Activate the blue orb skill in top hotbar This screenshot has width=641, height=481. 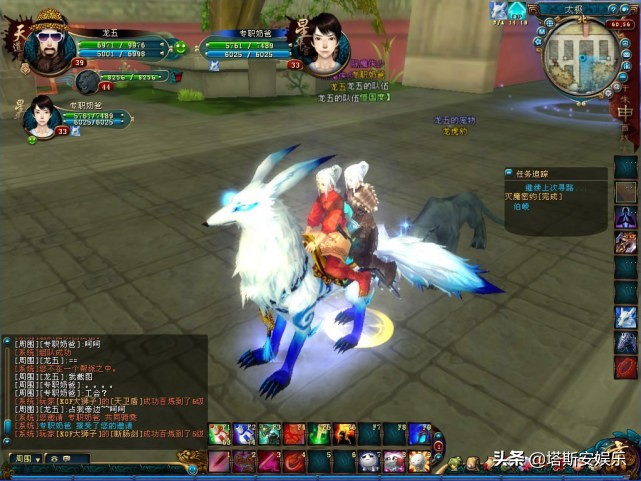[419, 434]
